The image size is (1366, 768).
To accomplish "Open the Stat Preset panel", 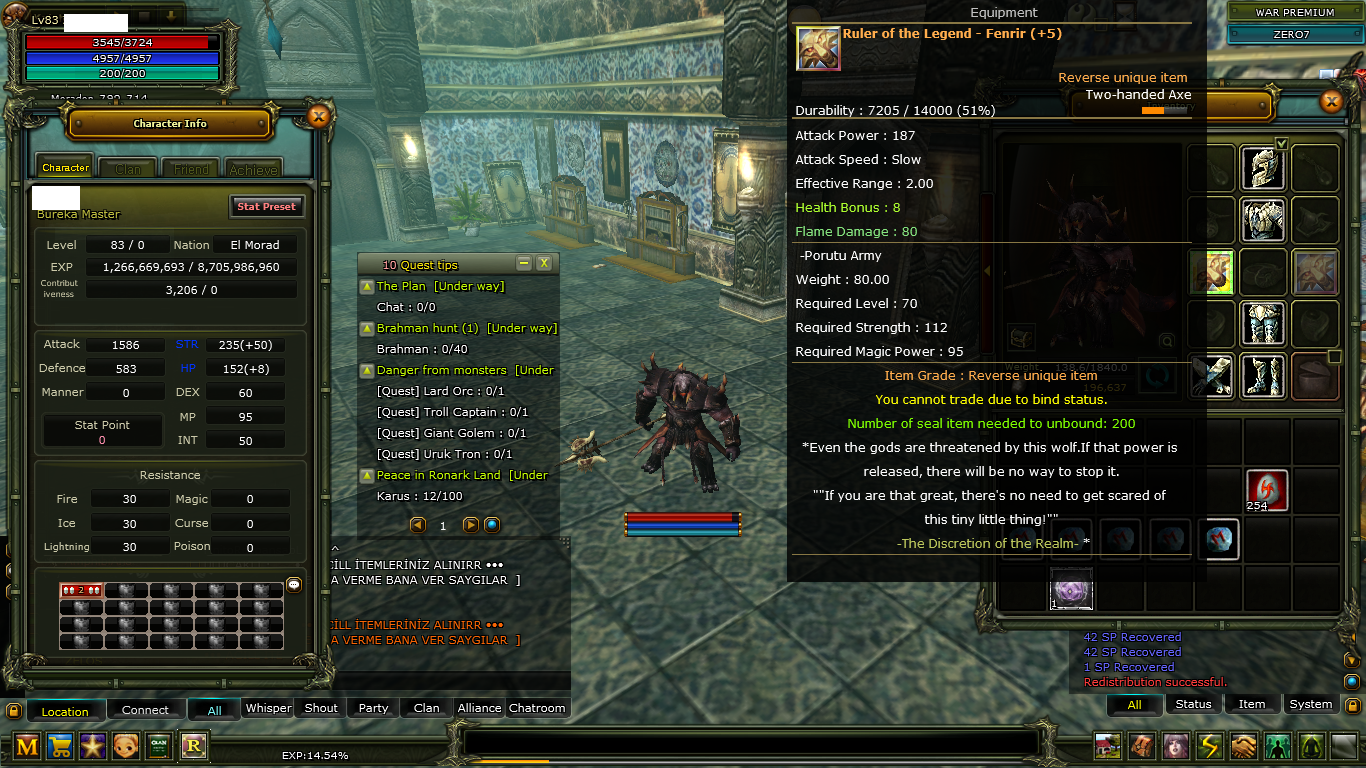I will click(266, 206).
